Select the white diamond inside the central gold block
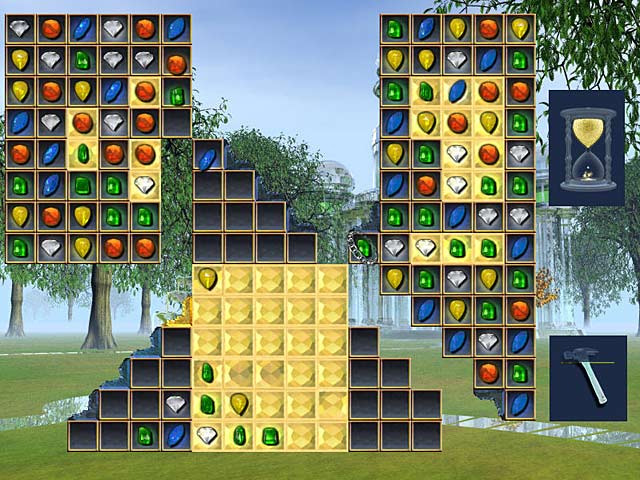This screenshot has height=480, width=640. tap(207, 435)
